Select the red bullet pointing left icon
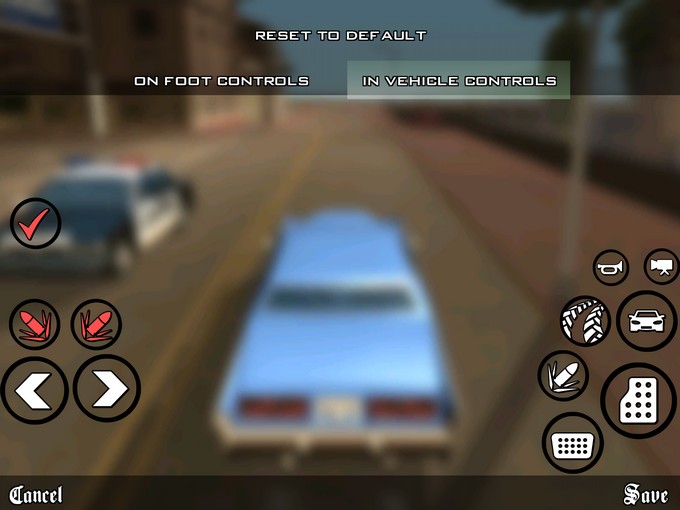 point(35,325)
